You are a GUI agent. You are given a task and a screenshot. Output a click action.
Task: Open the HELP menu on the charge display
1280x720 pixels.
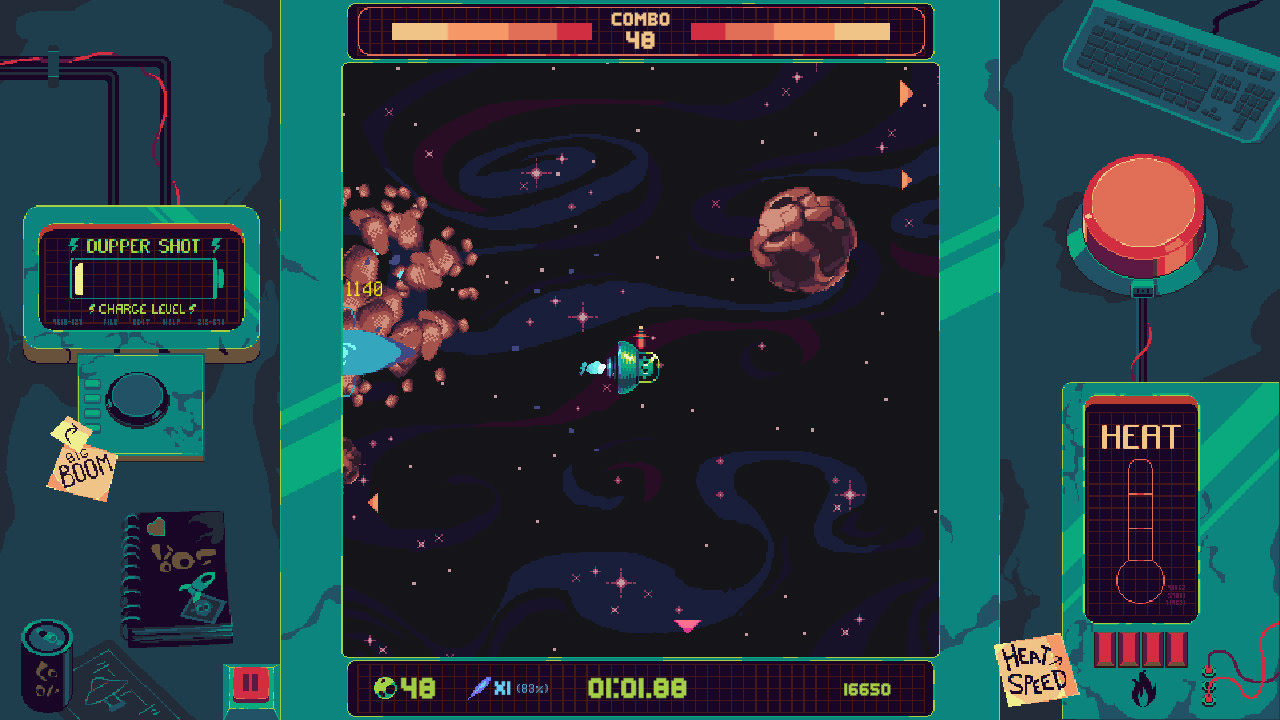click(x=172, y=322)
